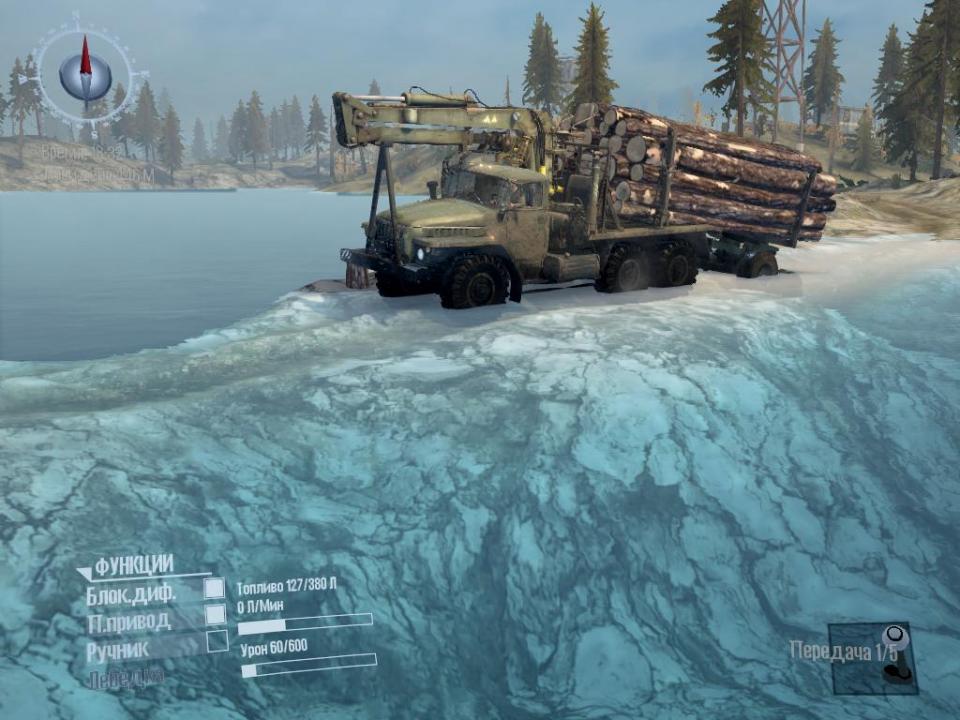Open the compass in the corner

pos(85,73)
